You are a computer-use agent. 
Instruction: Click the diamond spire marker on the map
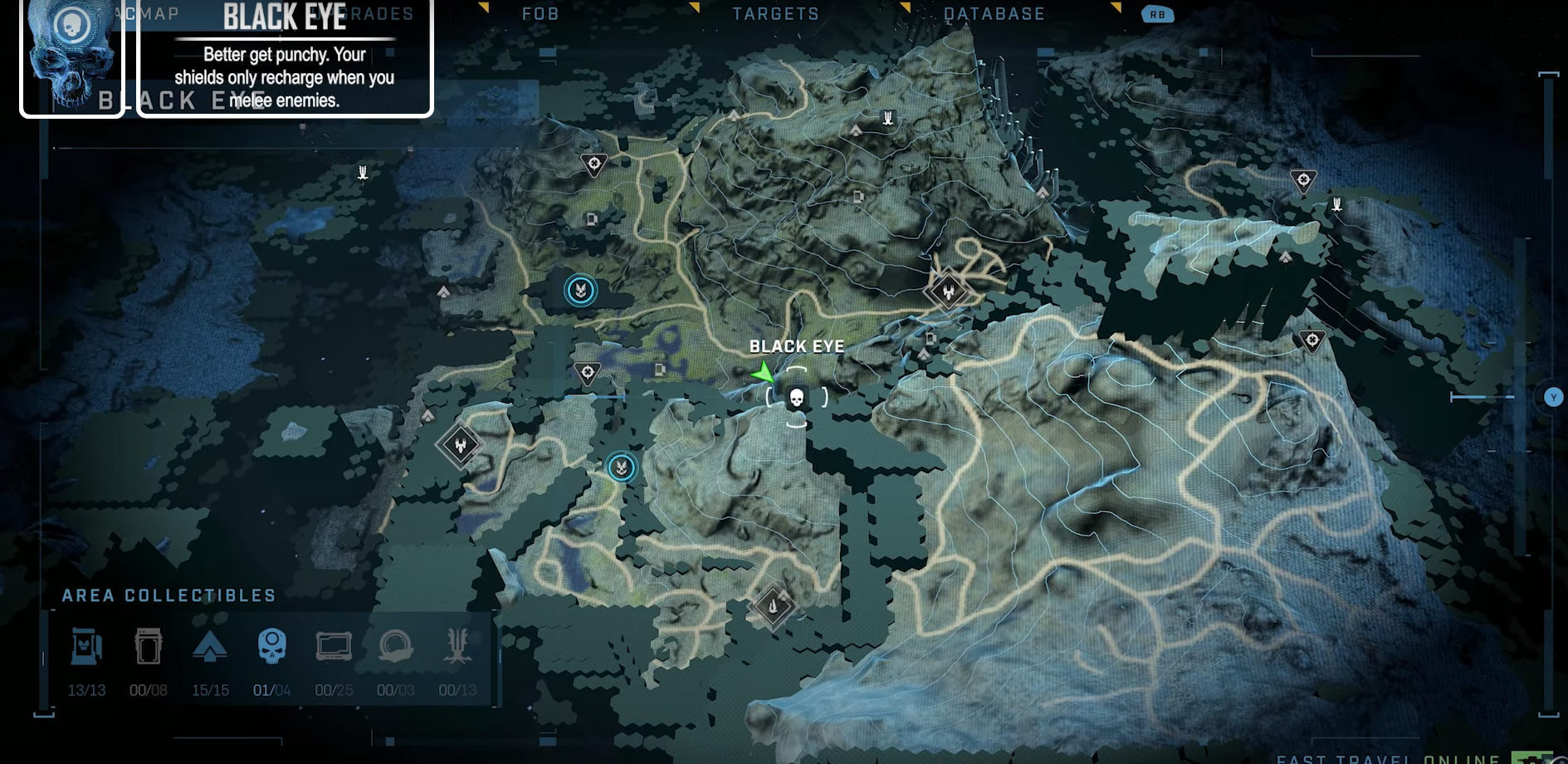coord(773,606)
